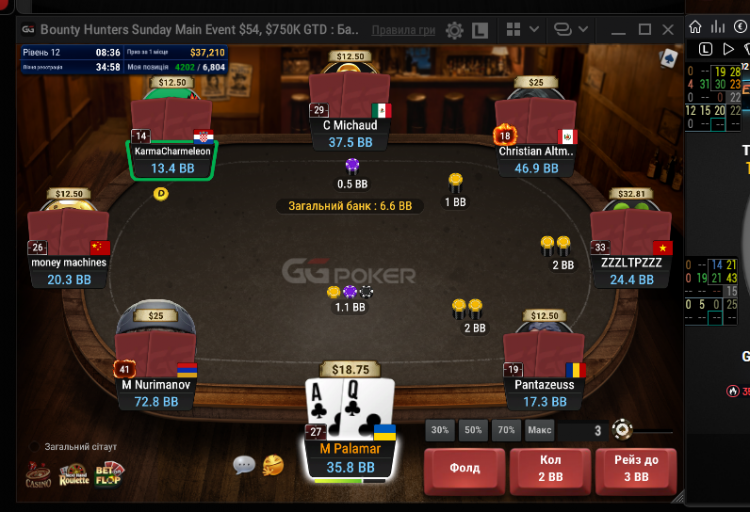
Task: Toggle the Загальний сітаут checkbox
Action: pyautogui.click(x=35, y=446)
